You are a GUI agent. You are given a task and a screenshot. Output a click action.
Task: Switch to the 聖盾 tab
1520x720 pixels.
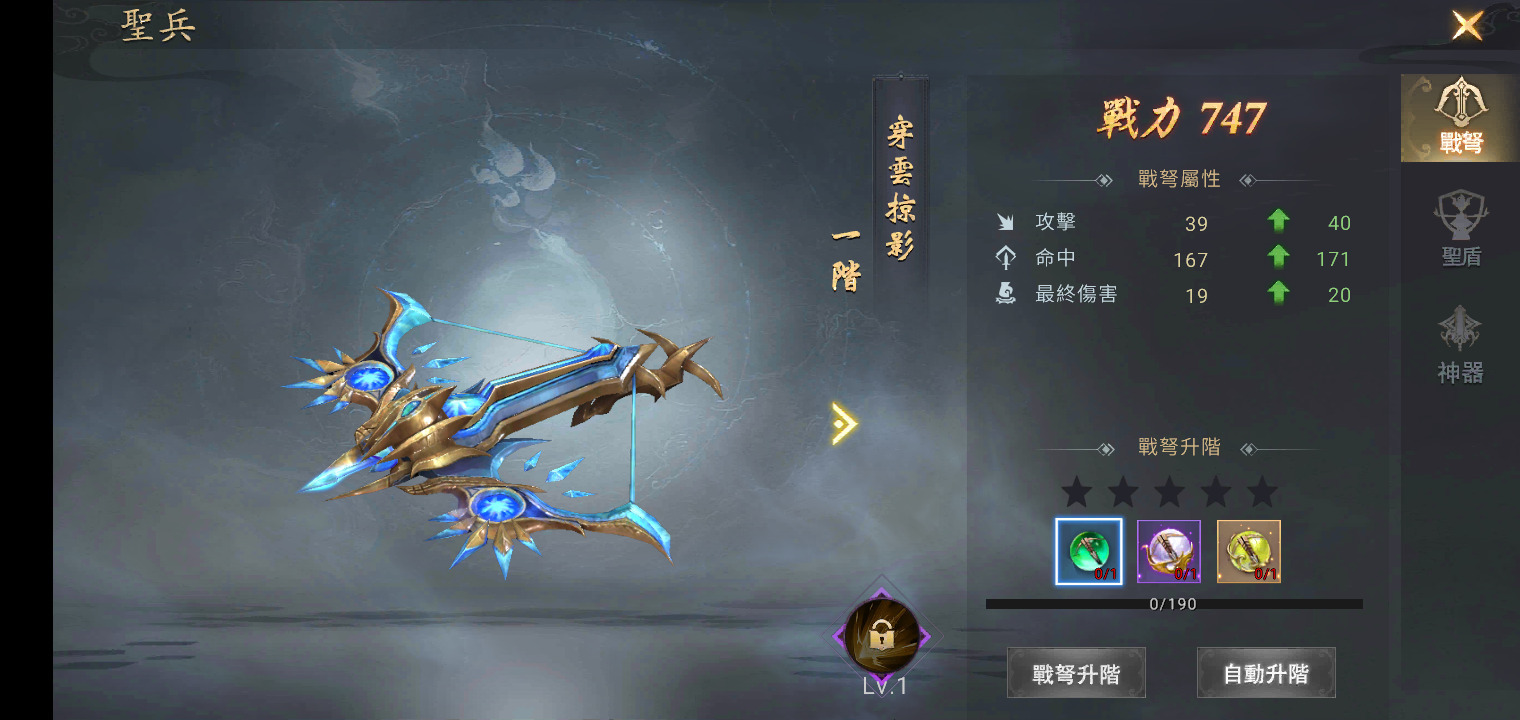point(1458,226)
